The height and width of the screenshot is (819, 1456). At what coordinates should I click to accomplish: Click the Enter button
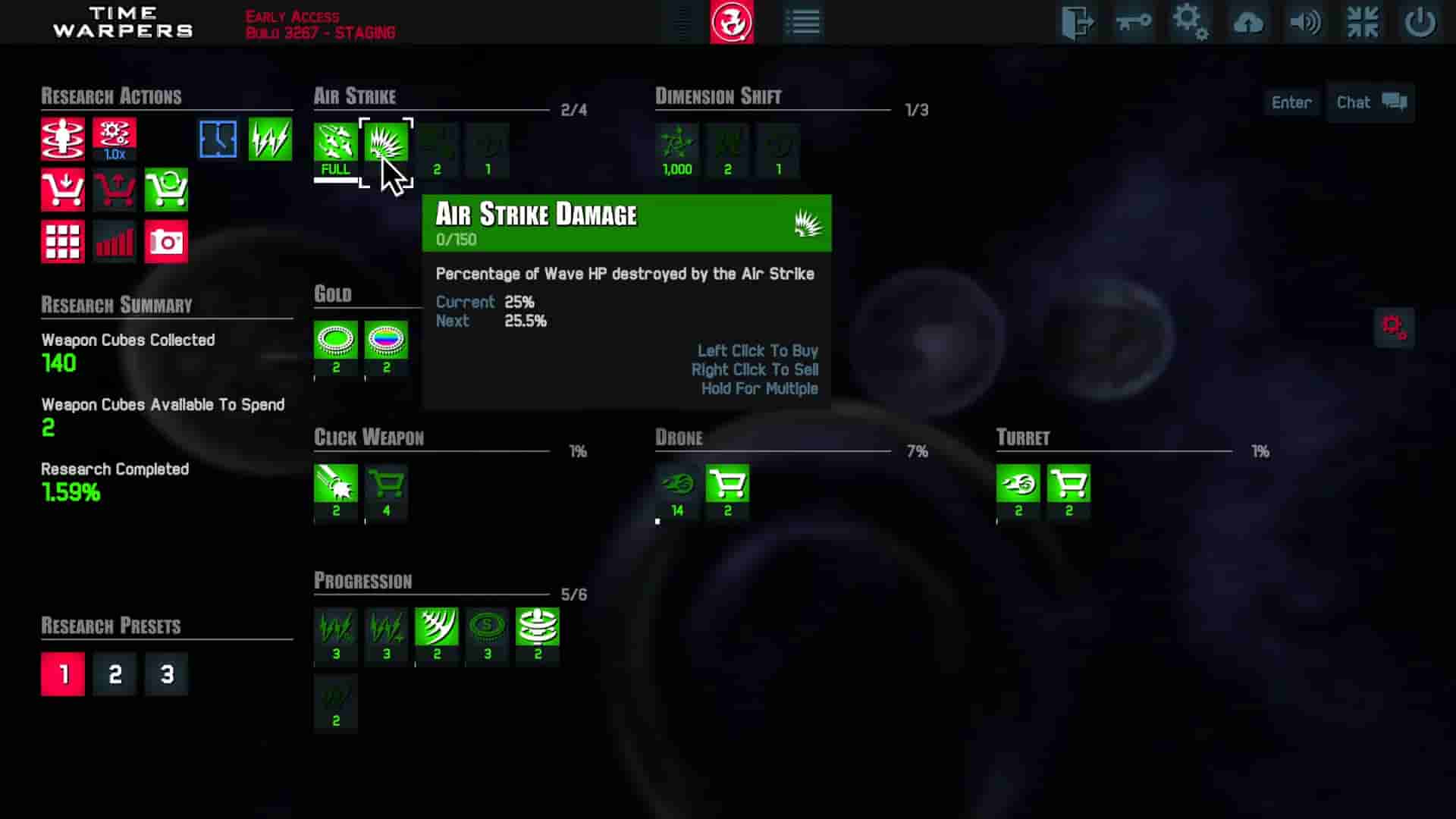click(x=1291, y=102)
